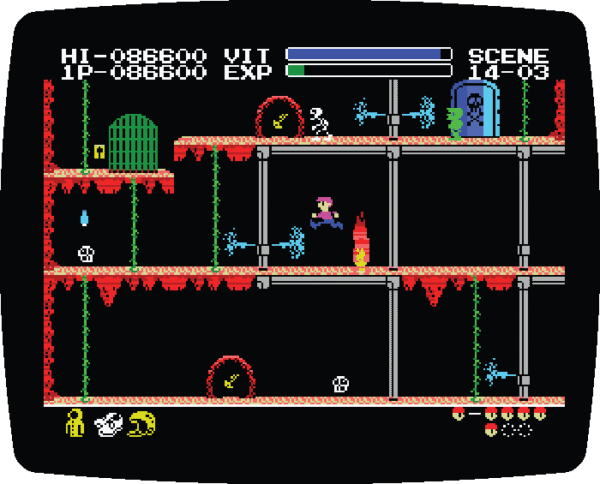Select the yellow raincoat item icon
Image resolution: width=600 pixels, height=484 pixels.
pyautogui.click(x=76, y=423)
